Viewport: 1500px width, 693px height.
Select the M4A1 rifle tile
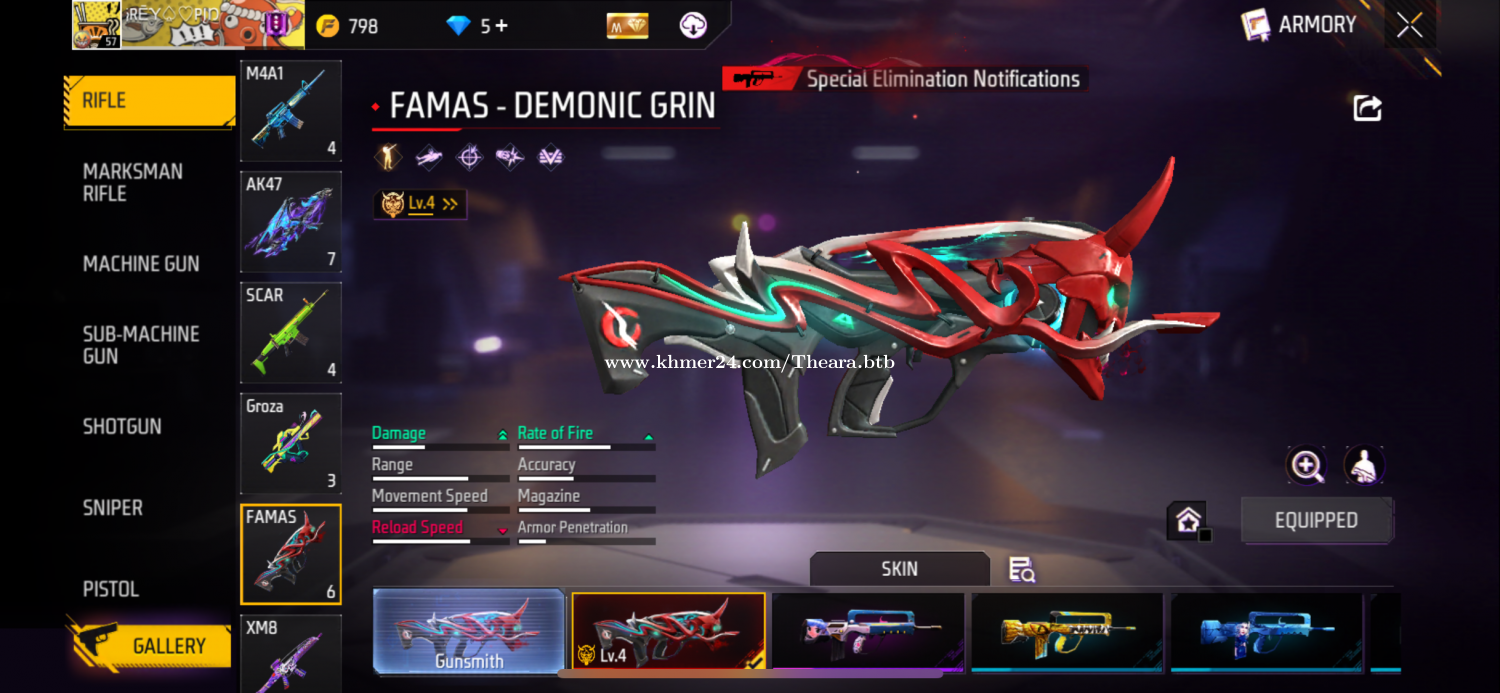[x=291, y=110]
